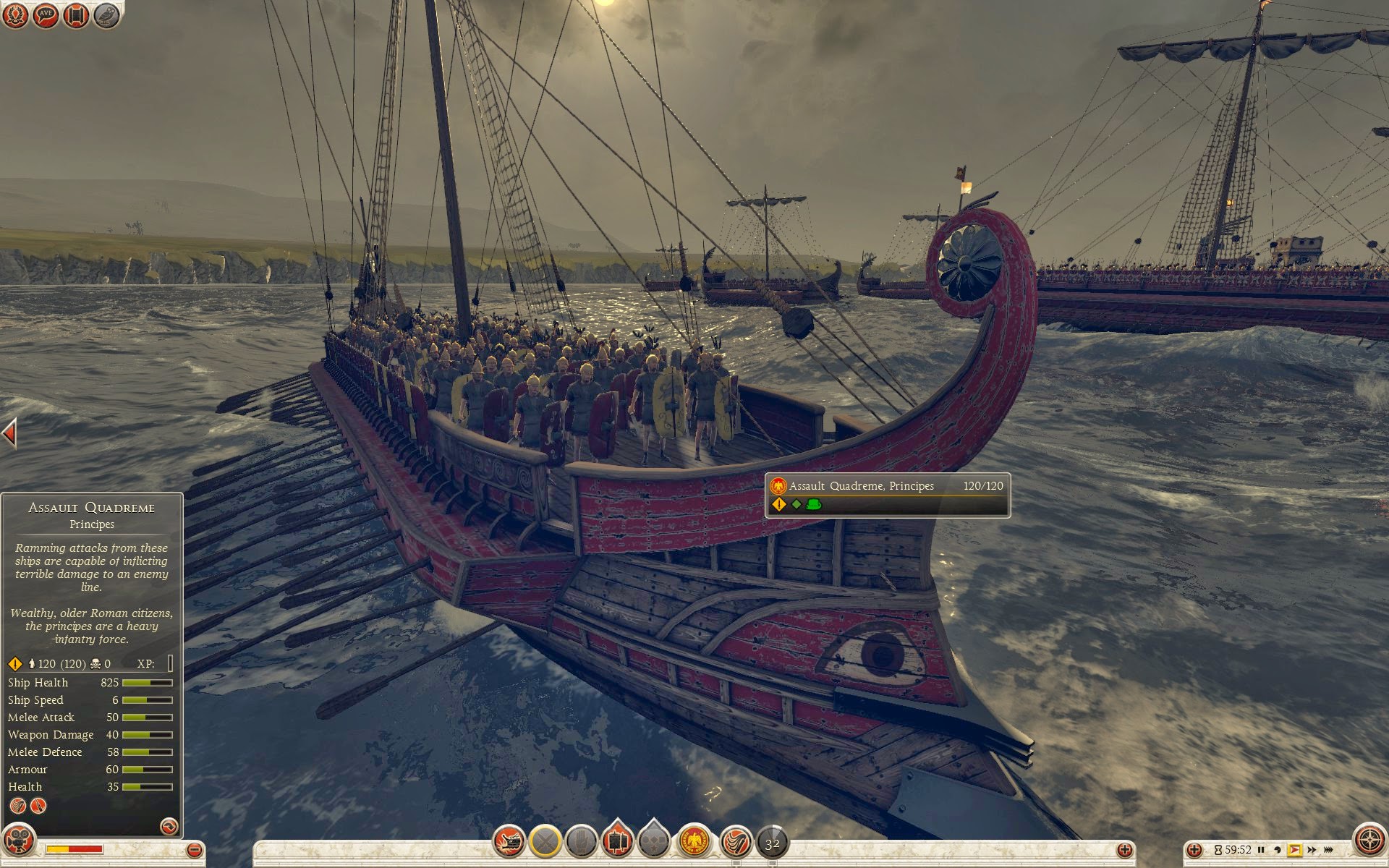Click the ability cooldown button showing 32

point(773,843)
